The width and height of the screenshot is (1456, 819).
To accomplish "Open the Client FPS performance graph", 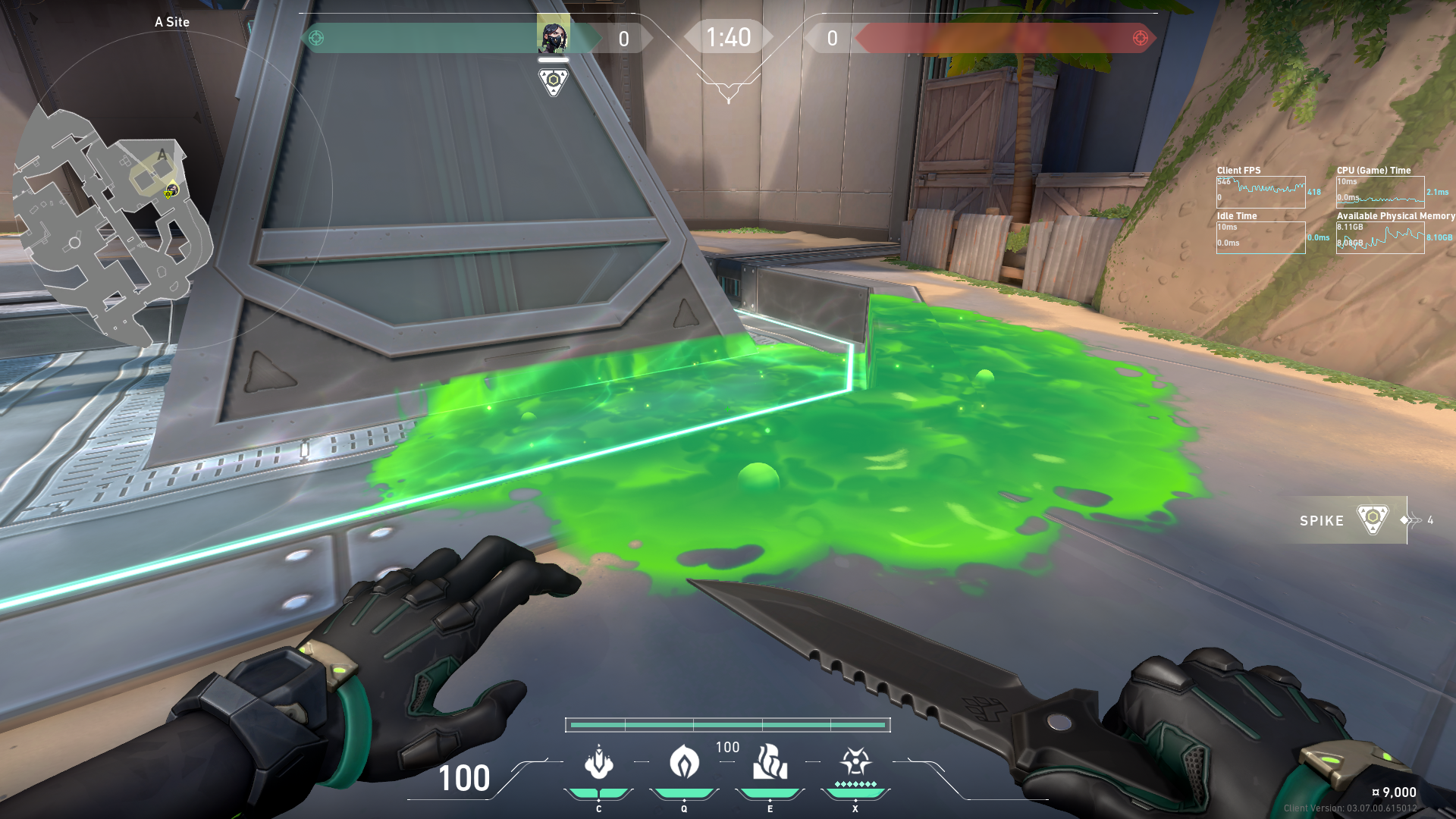I will 1260,193.
